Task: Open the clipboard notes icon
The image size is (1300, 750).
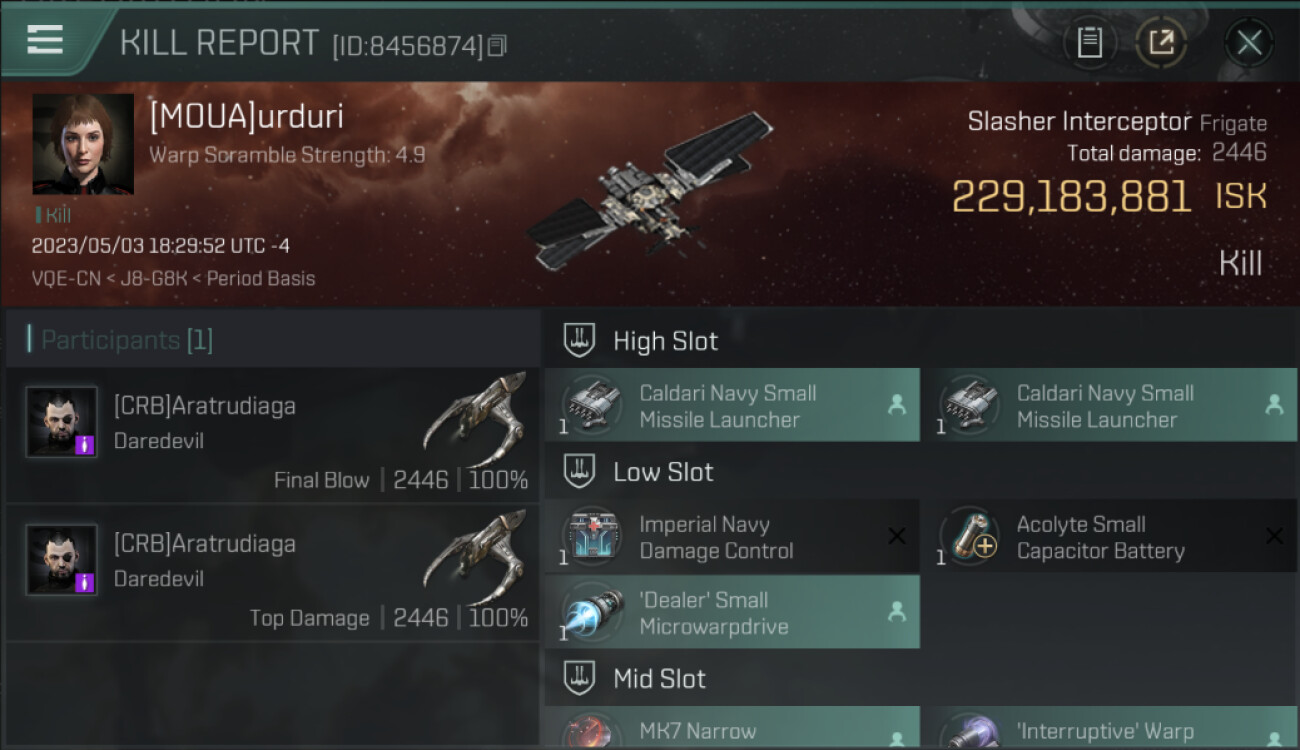Action: pyautogui.click(x=1090, y=42)
